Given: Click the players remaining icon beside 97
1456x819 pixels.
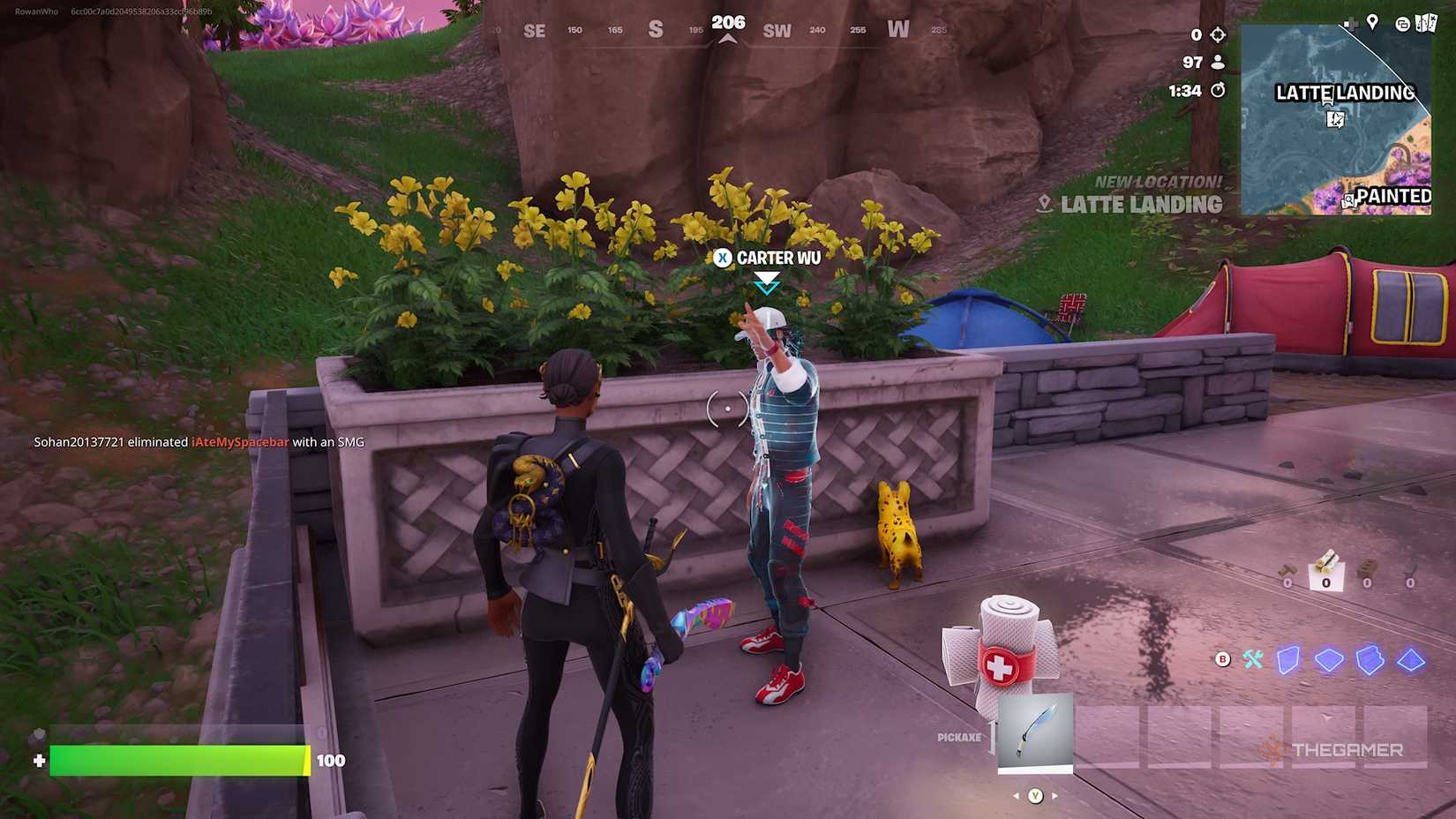Looking at the screenshot, I should 1219,62.
